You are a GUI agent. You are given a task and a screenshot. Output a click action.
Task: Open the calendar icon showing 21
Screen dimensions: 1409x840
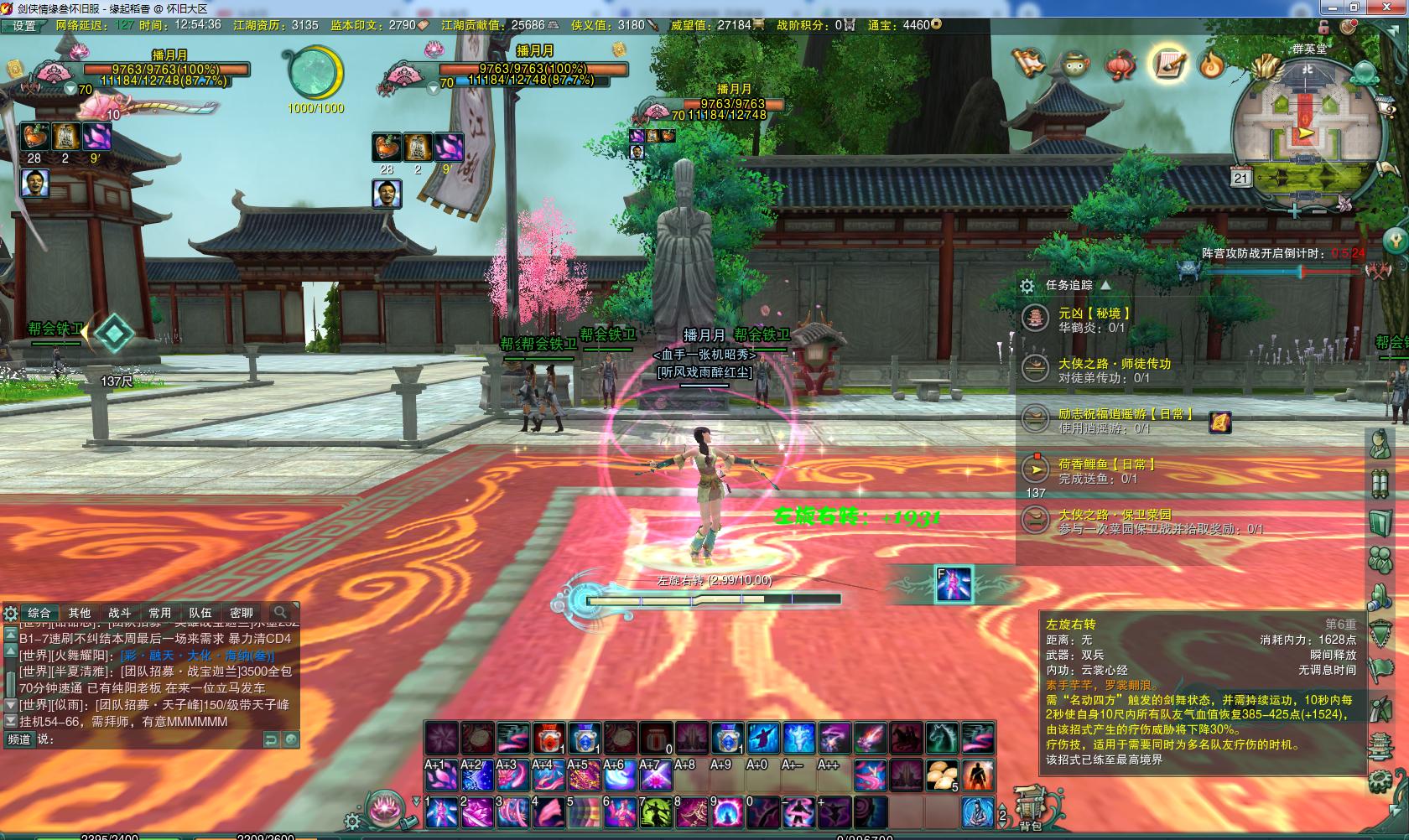[x=1241, y=178]
